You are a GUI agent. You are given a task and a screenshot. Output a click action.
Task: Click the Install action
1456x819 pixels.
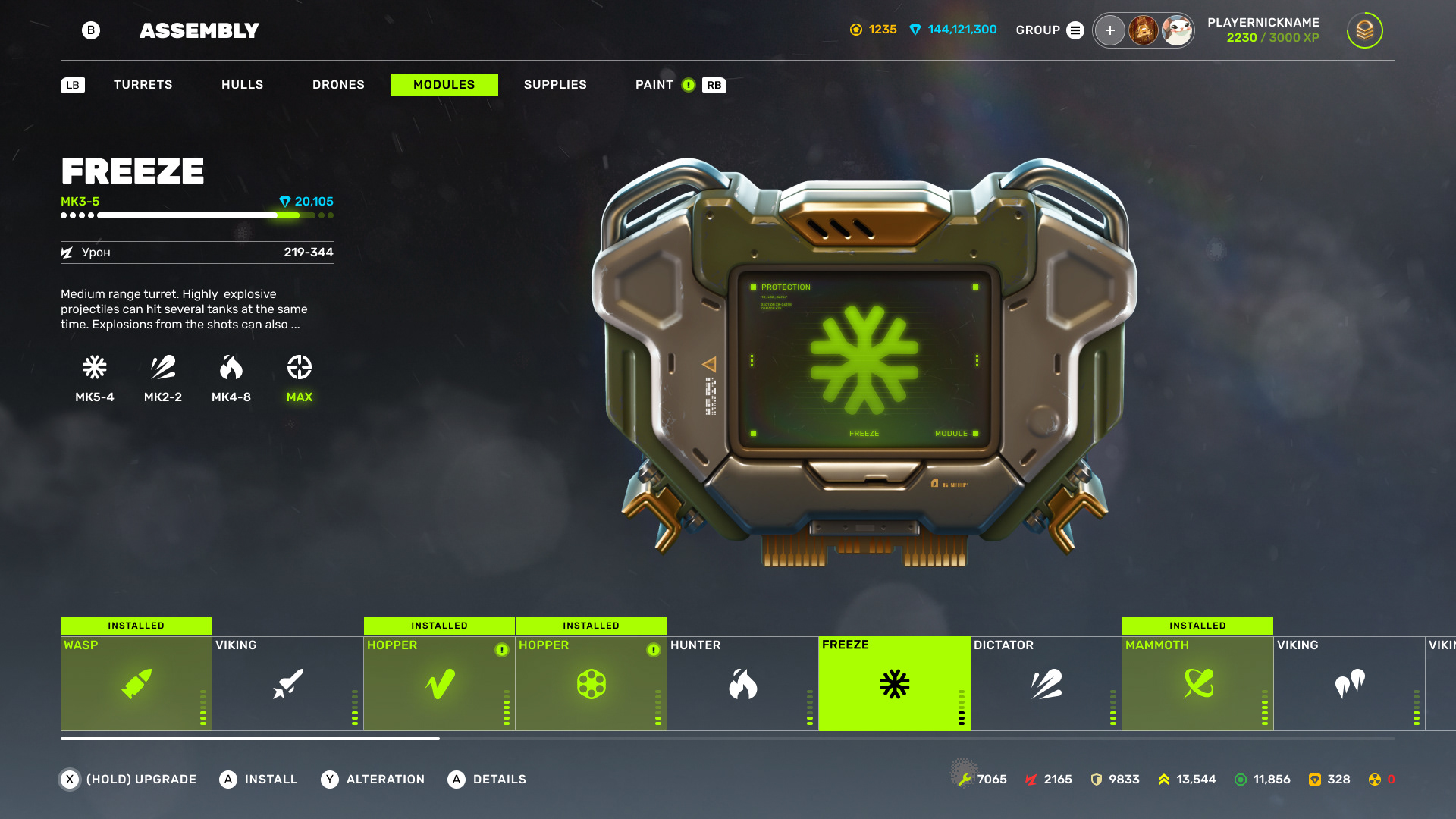click(259, 780)
